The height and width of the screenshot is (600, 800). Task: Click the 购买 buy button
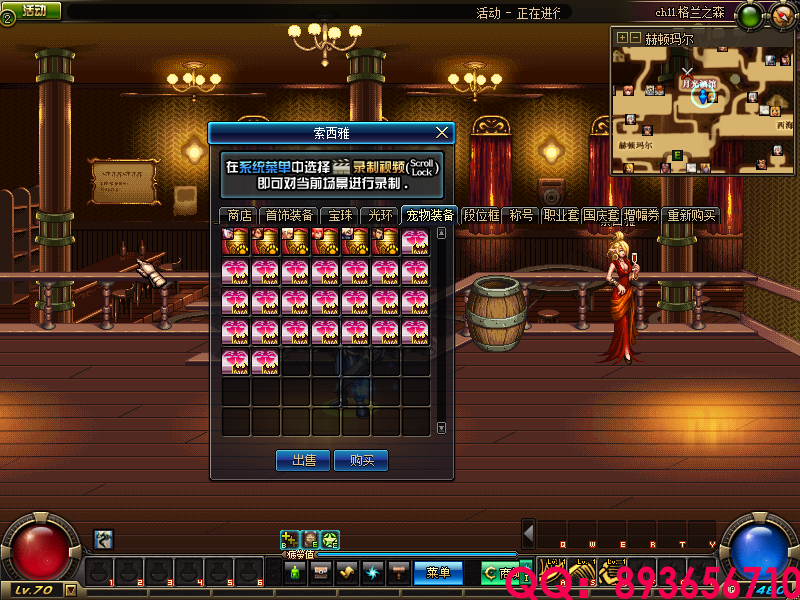click(x=361, y=461)
